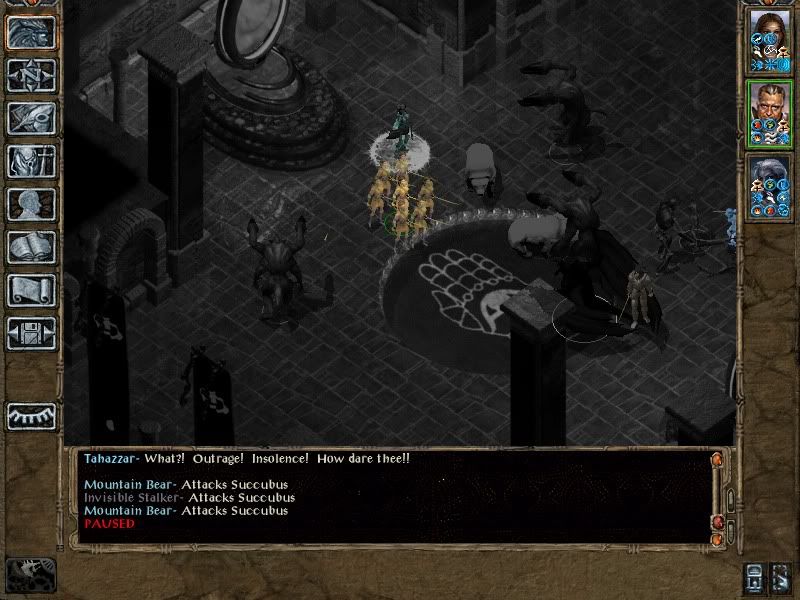Open the options menu with the floppy disk icon

tap(31, 333)
